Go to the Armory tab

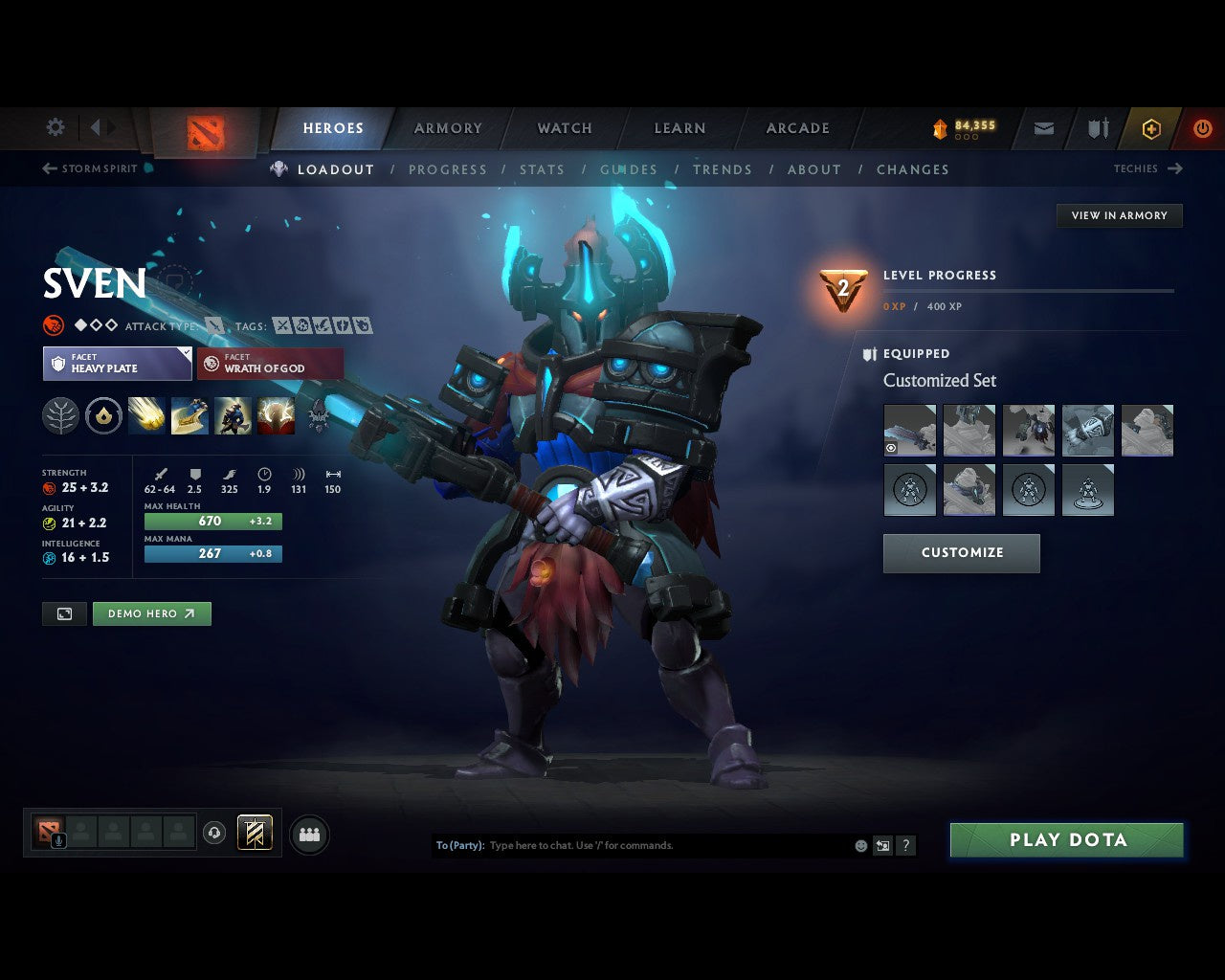coord(448,128)
